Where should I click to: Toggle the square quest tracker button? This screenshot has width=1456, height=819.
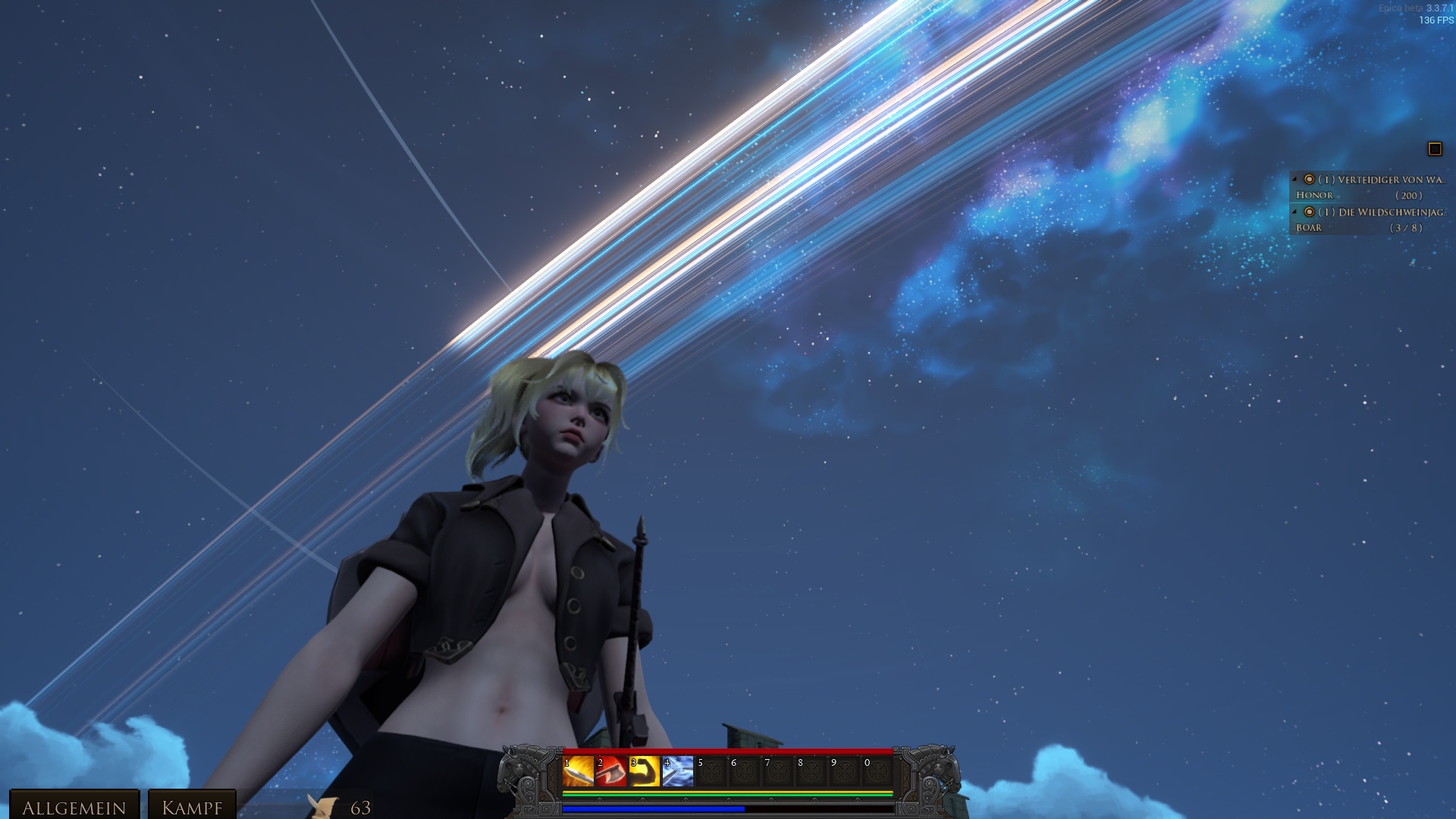1435,149
